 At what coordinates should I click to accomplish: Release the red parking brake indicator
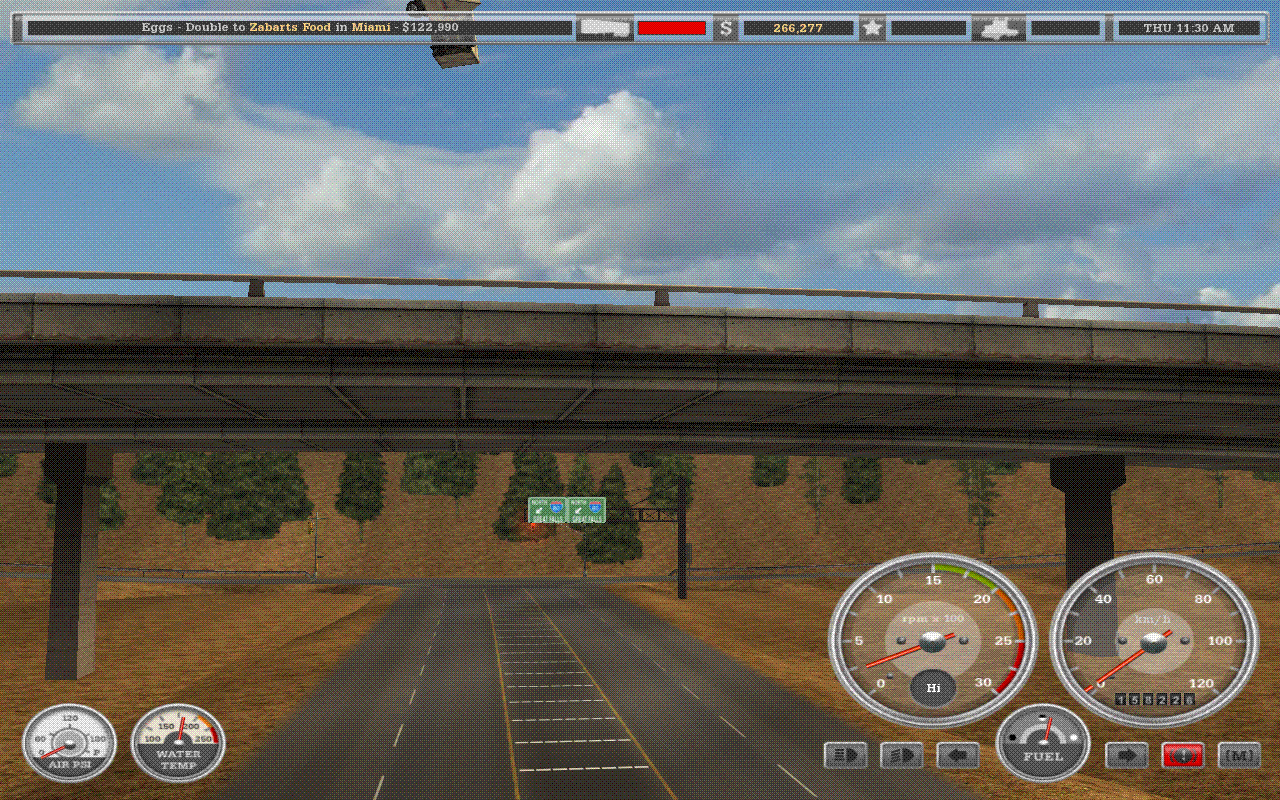[x=1182, y=756]
